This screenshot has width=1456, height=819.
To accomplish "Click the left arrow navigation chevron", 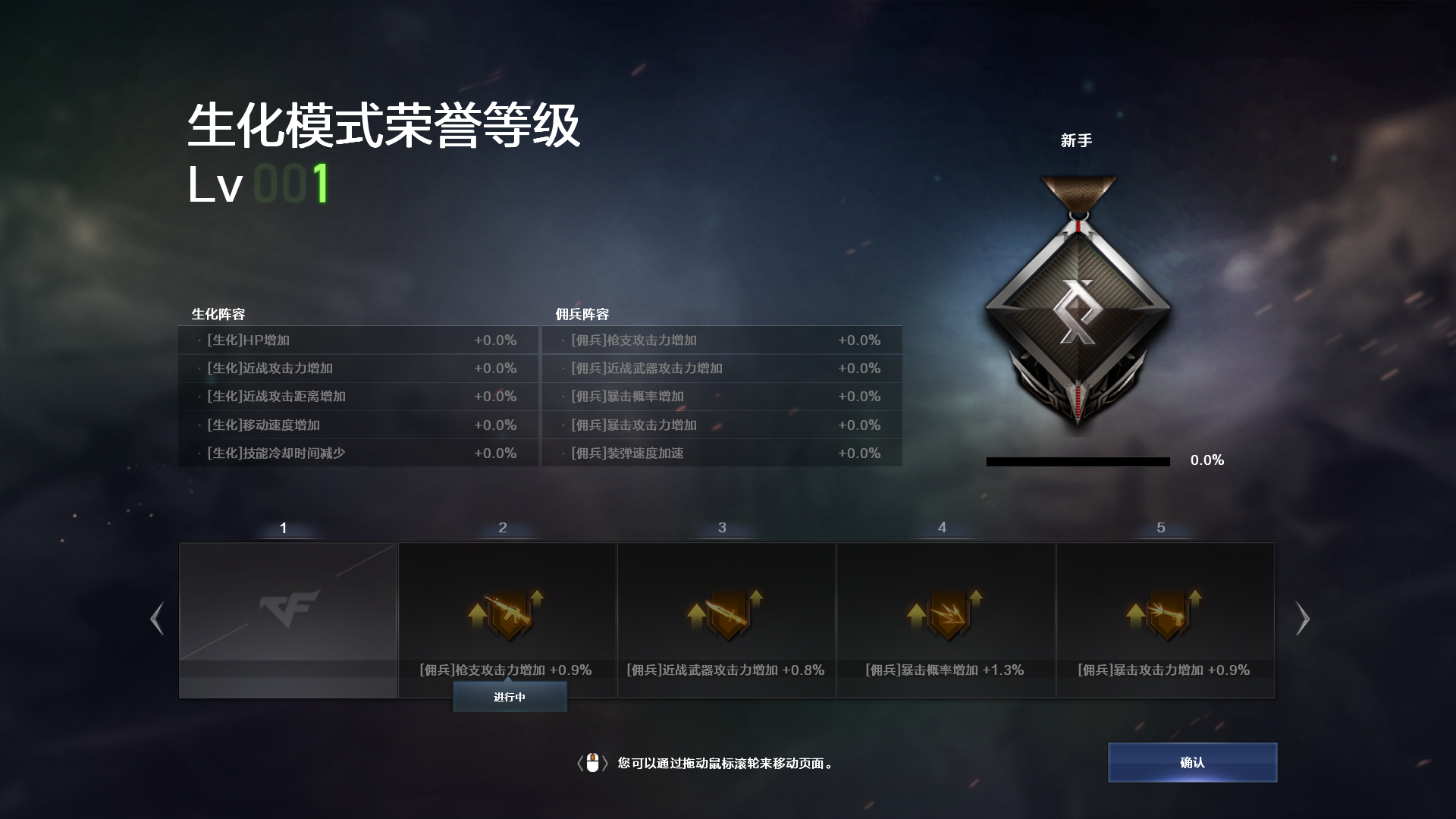I will pyautogui.click(x=156, y=619).
